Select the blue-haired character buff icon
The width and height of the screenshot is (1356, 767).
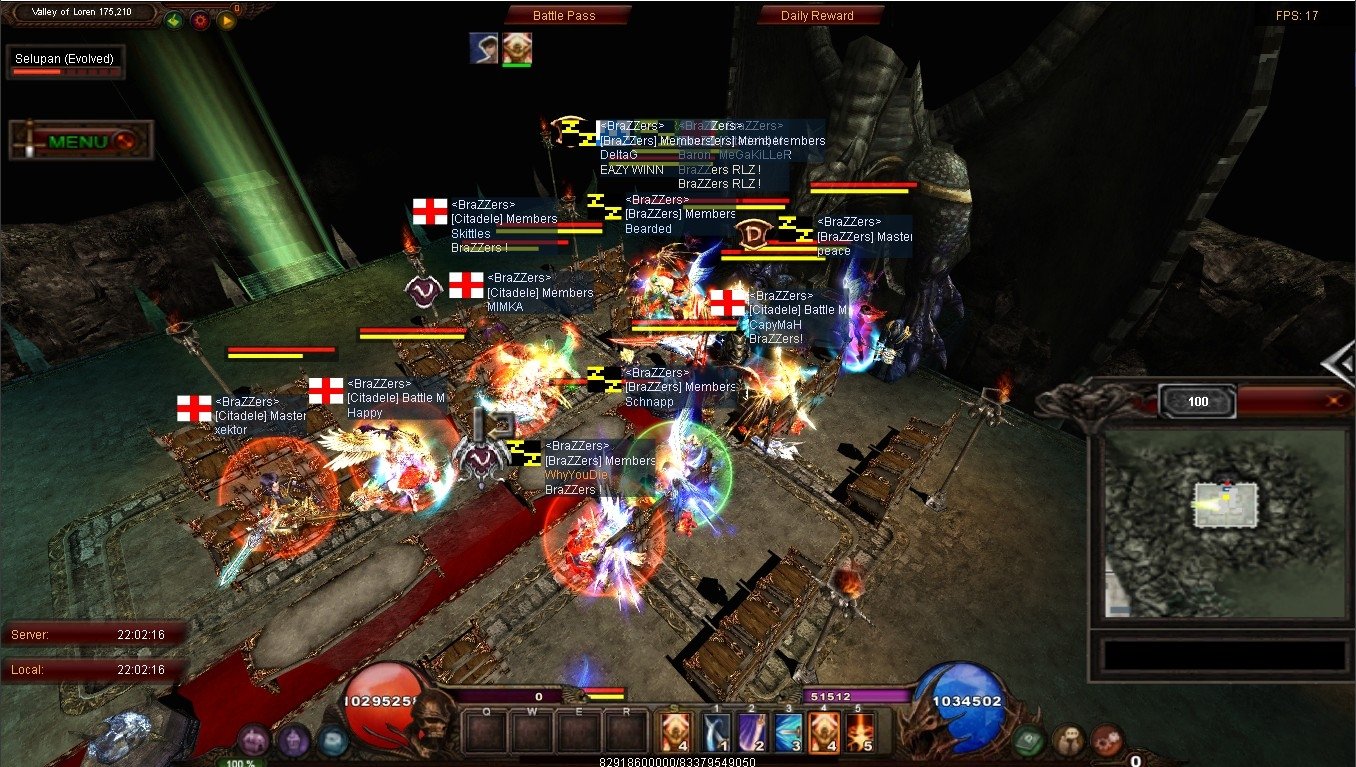484,48
